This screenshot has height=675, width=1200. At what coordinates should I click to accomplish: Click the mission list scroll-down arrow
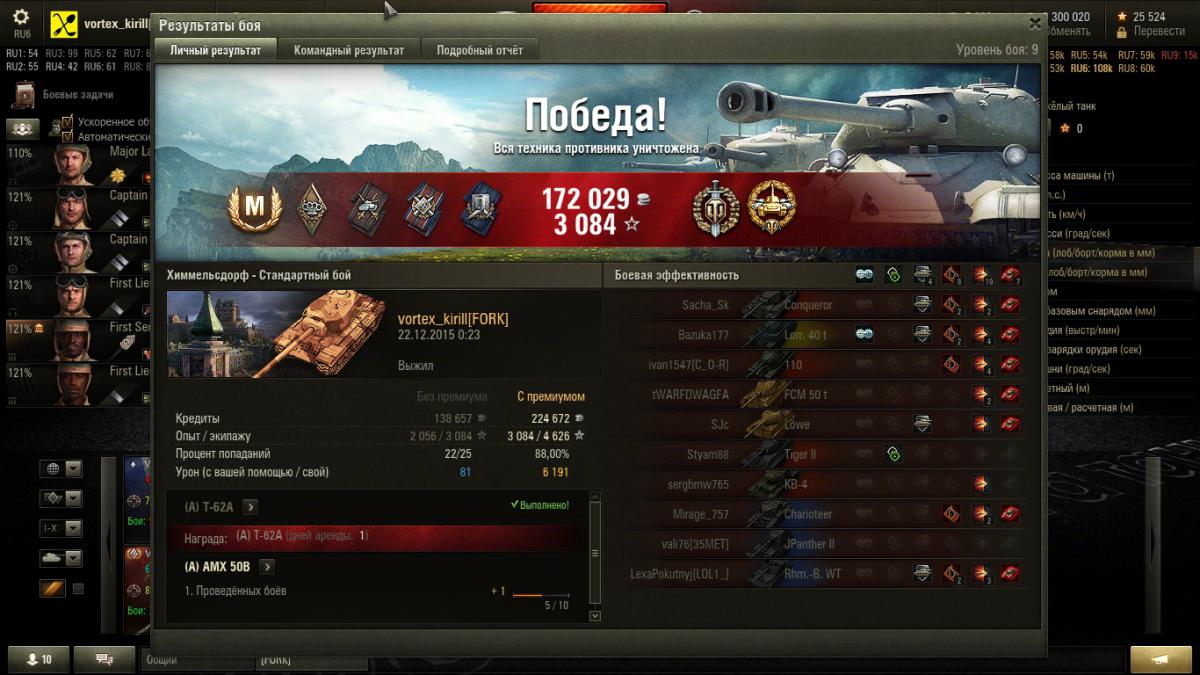595,616
